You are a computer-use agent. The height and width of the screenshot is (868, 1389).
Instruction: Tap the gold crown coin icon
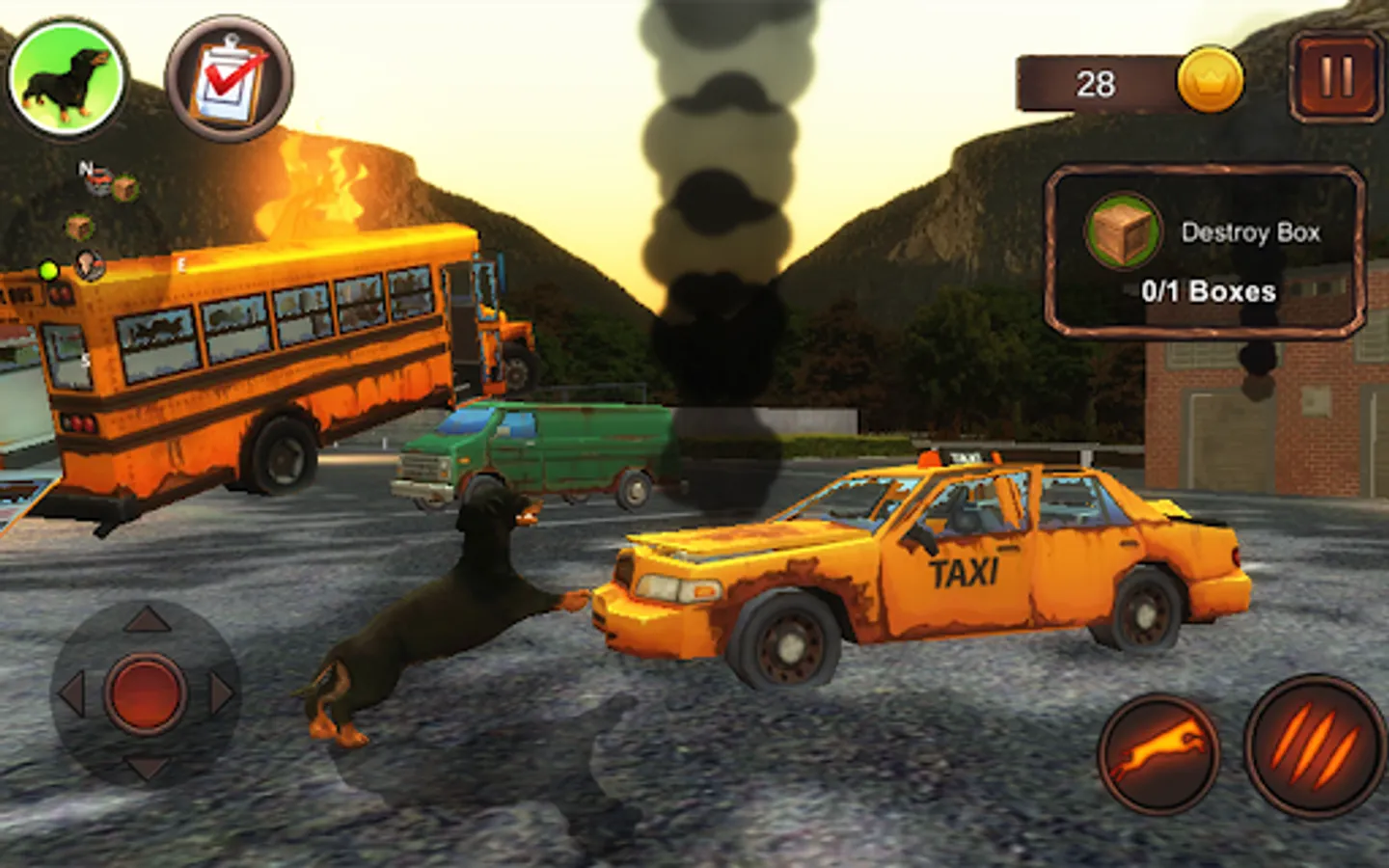(x=1210, y=81)
